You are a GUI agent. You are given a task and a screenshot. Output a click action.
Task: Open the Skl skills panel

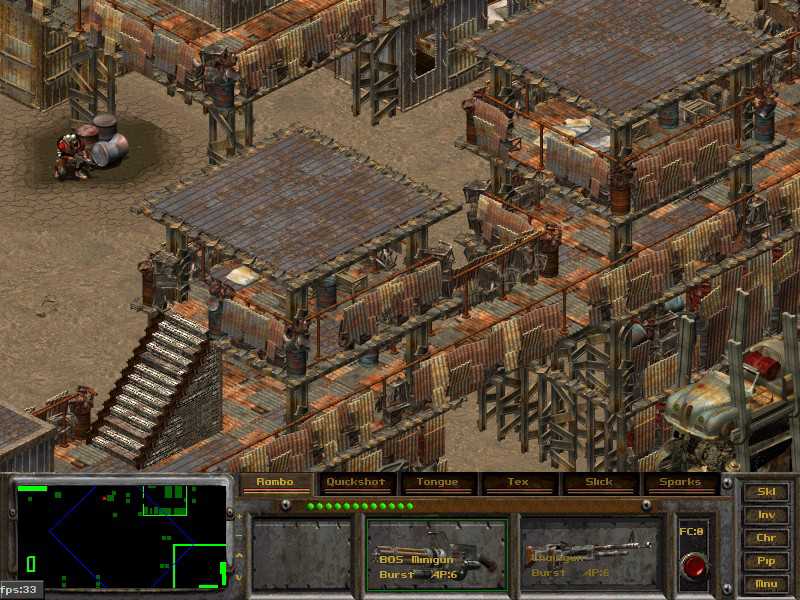[766, 492]
